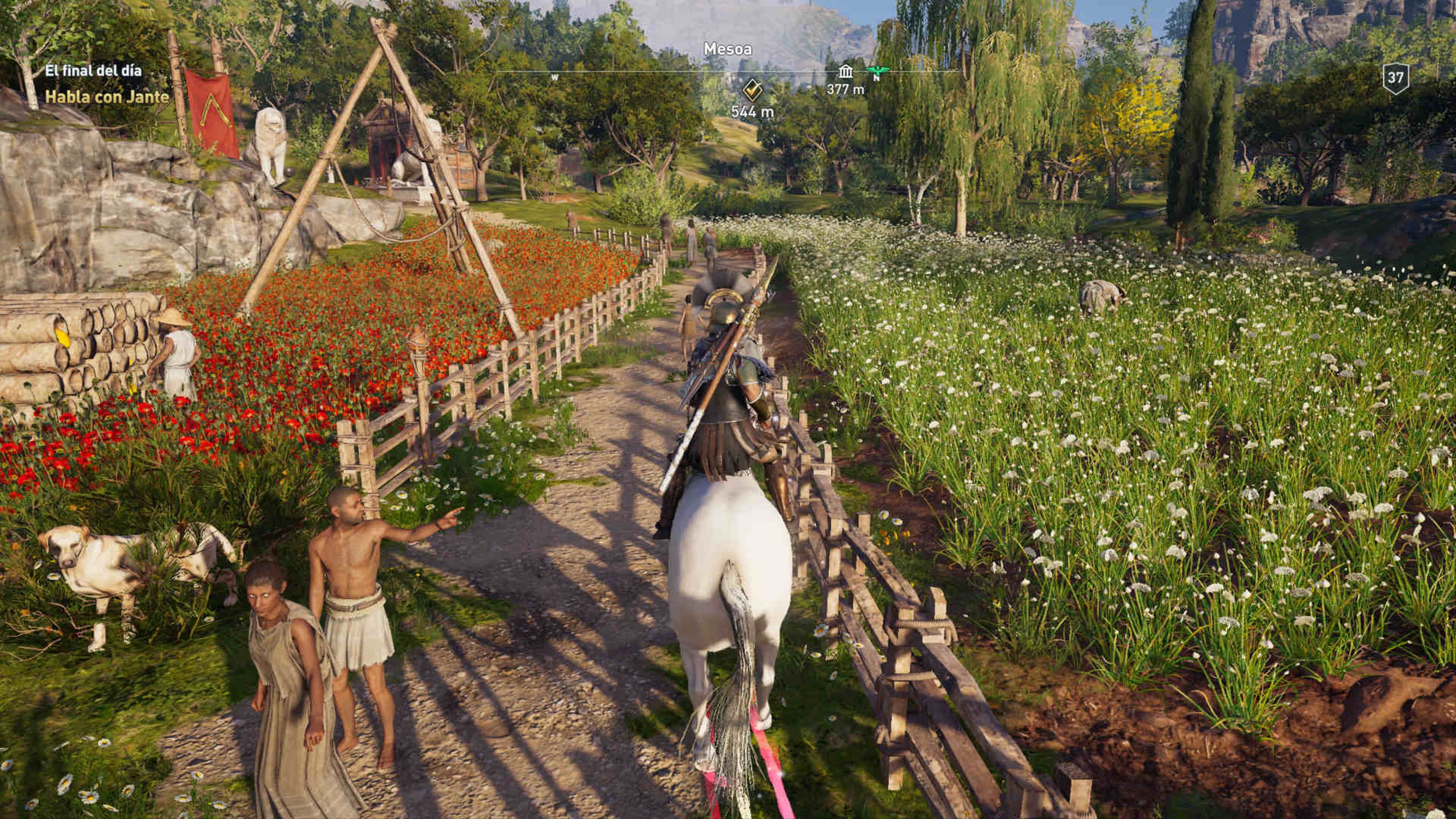Select the temple location icon on the compass
1456x819 pixels.
click(x=846, y=72)
